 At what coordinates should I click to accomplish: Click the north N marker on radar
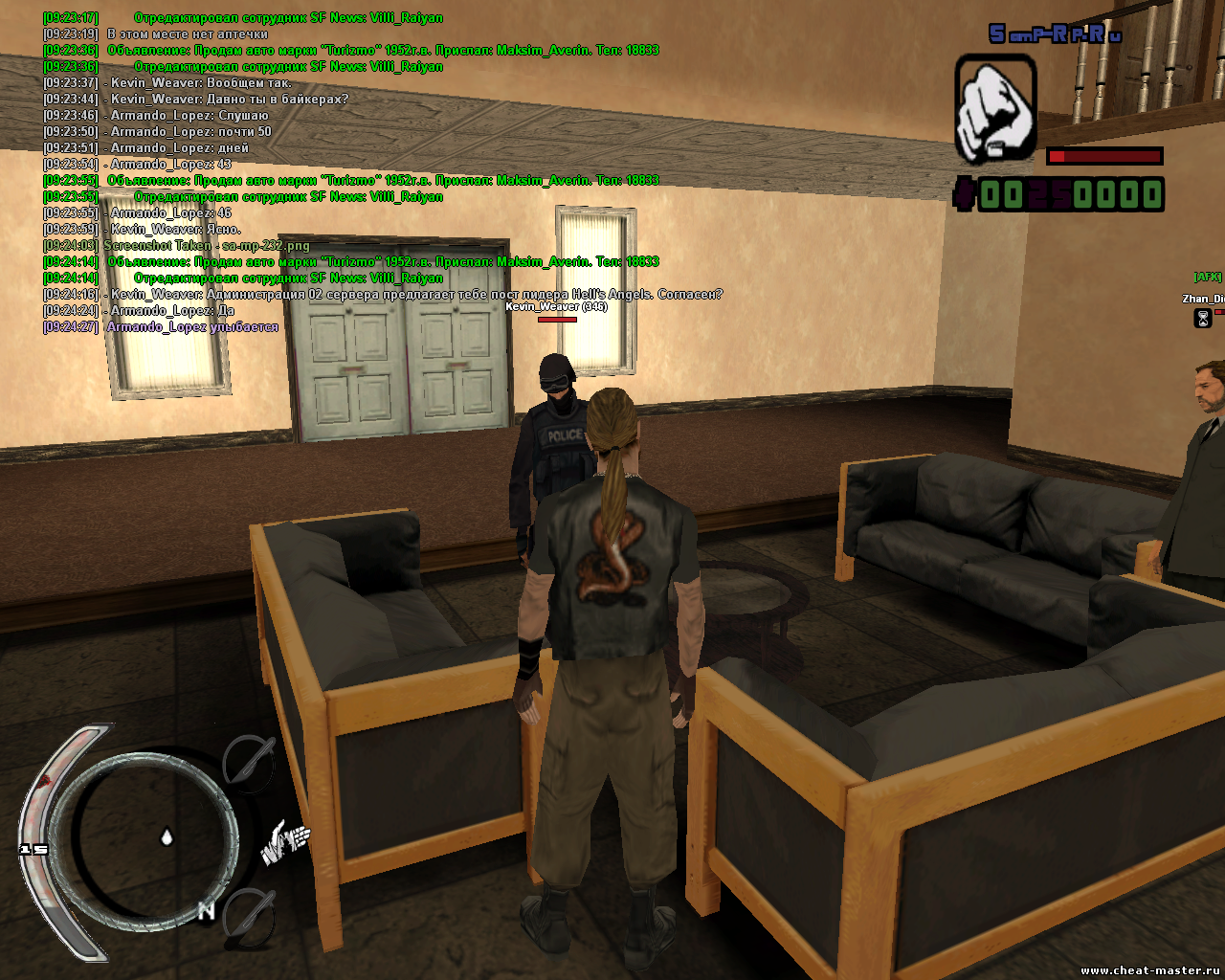206,911
